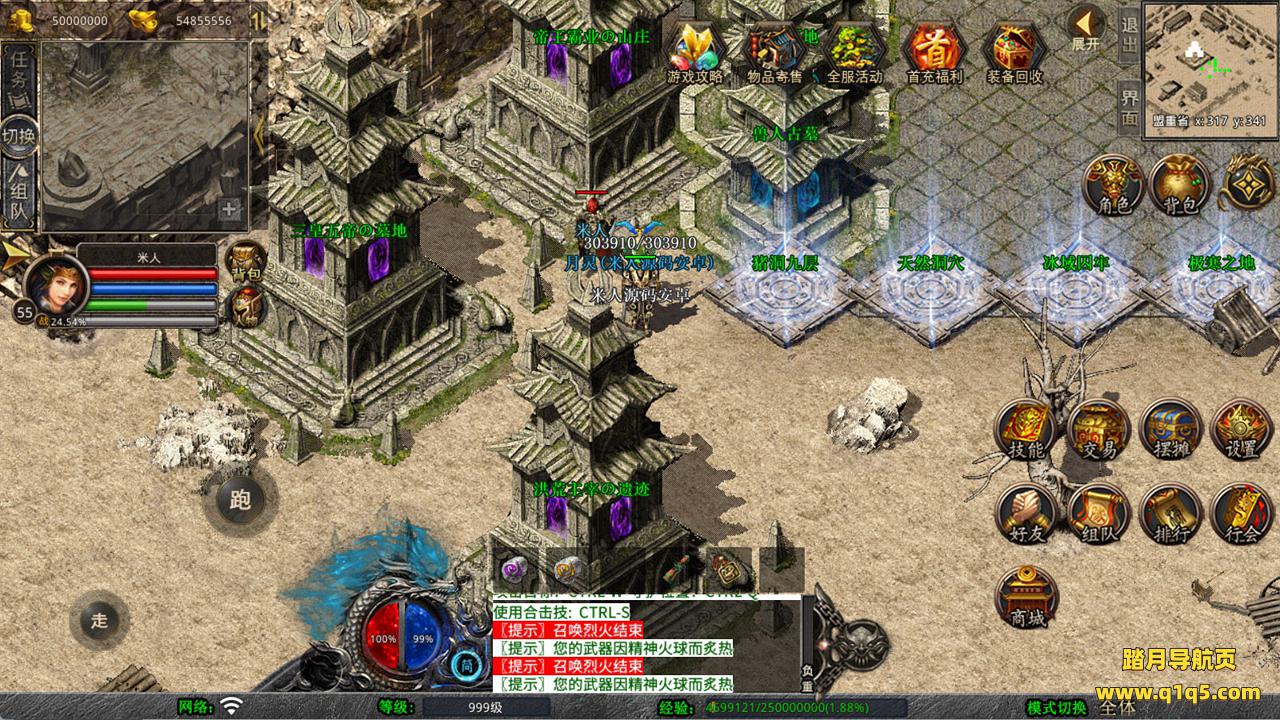Open the 物品寄售 consignment icon
This screenshot has width=1280, height=720.
pyautogui.click(x=775, y=50)
